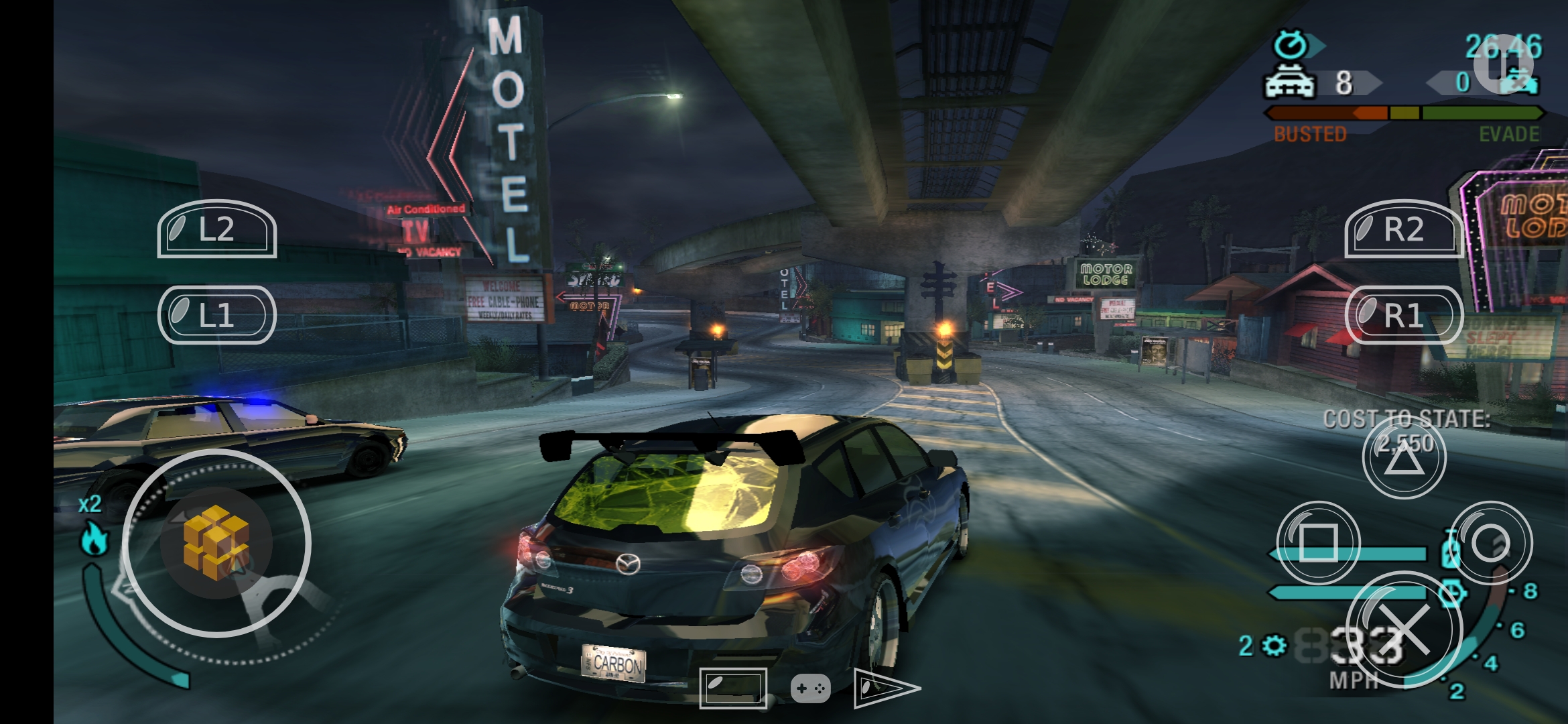Tap the rectangular Select button

point(733,688)
